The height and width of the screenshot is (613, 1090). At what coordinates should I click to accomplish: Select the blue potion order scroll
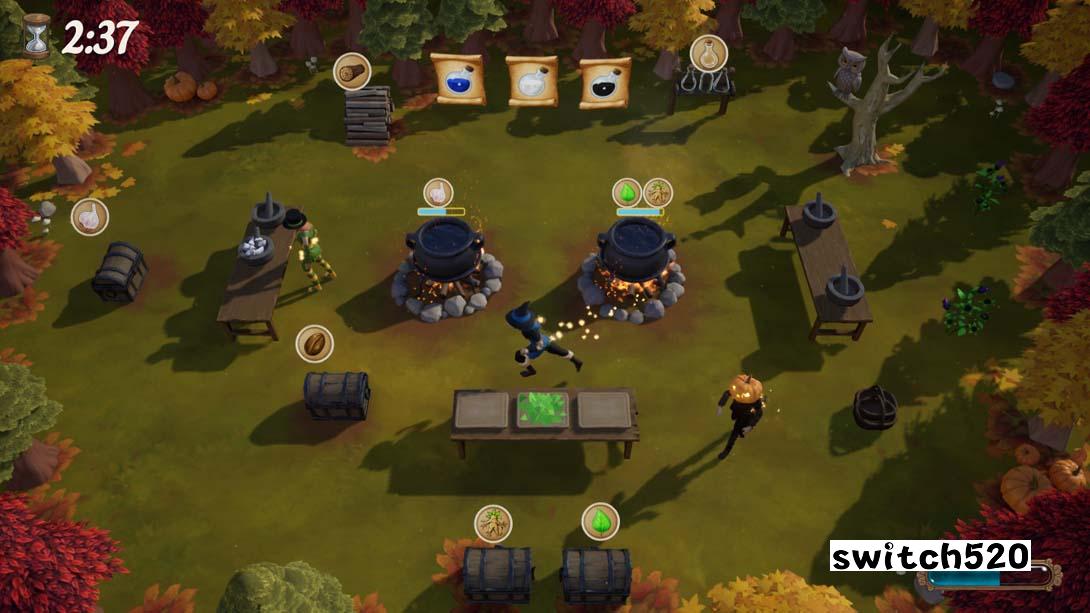click(x=458, y=79)
